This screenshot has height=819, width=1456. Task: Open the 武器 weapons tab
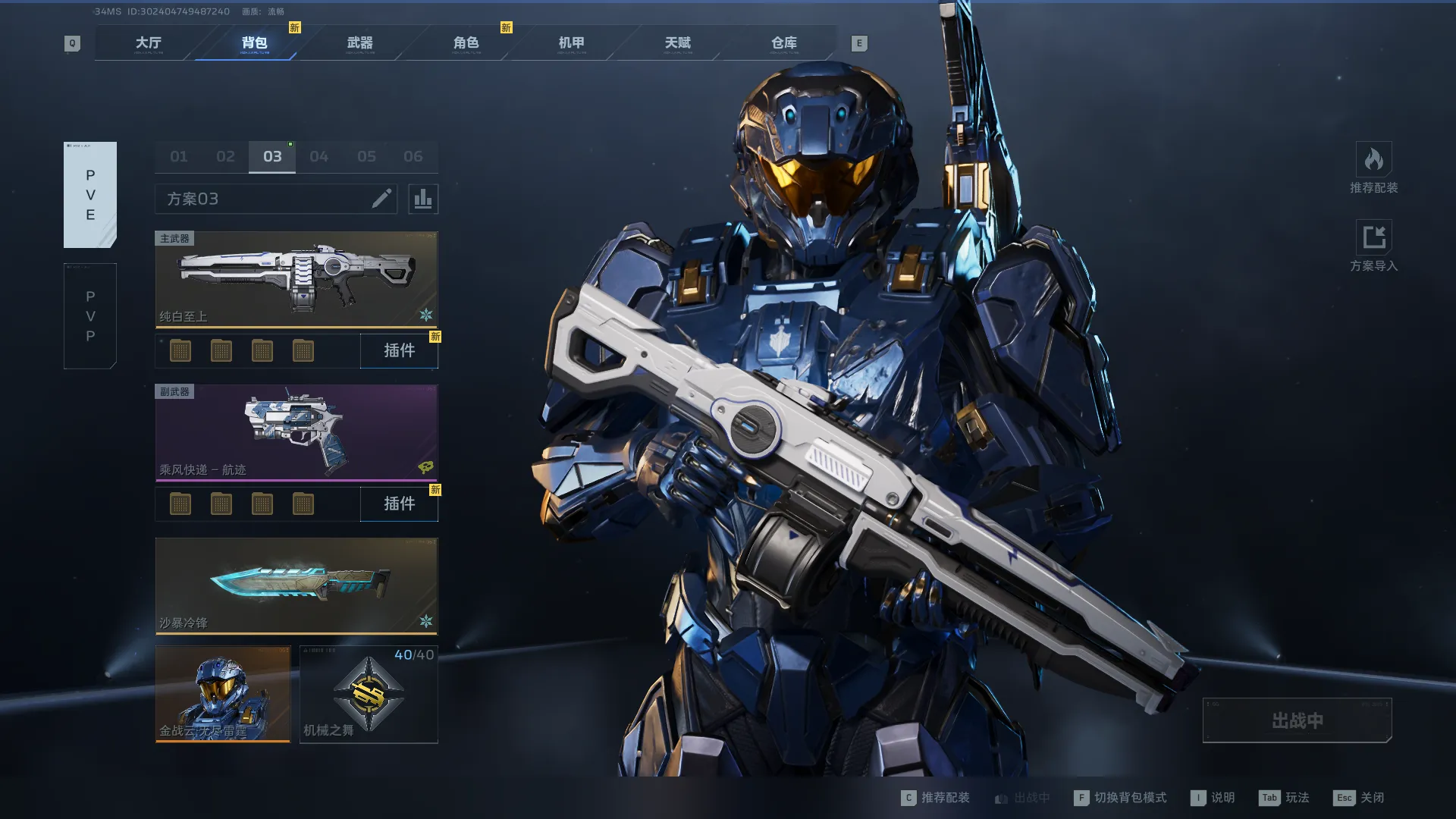359,43
